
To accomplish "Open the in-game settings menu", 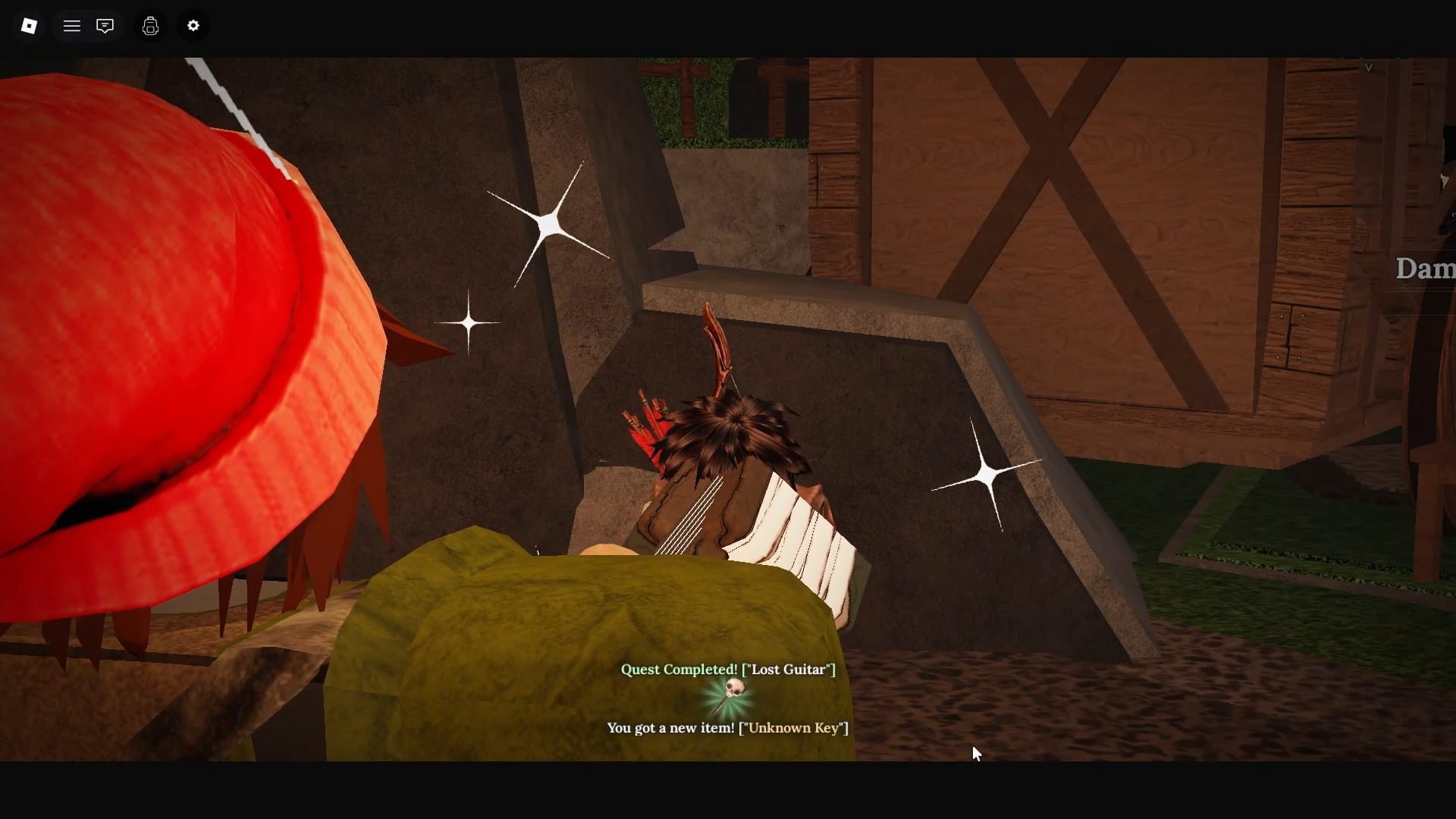I will 193,25.
